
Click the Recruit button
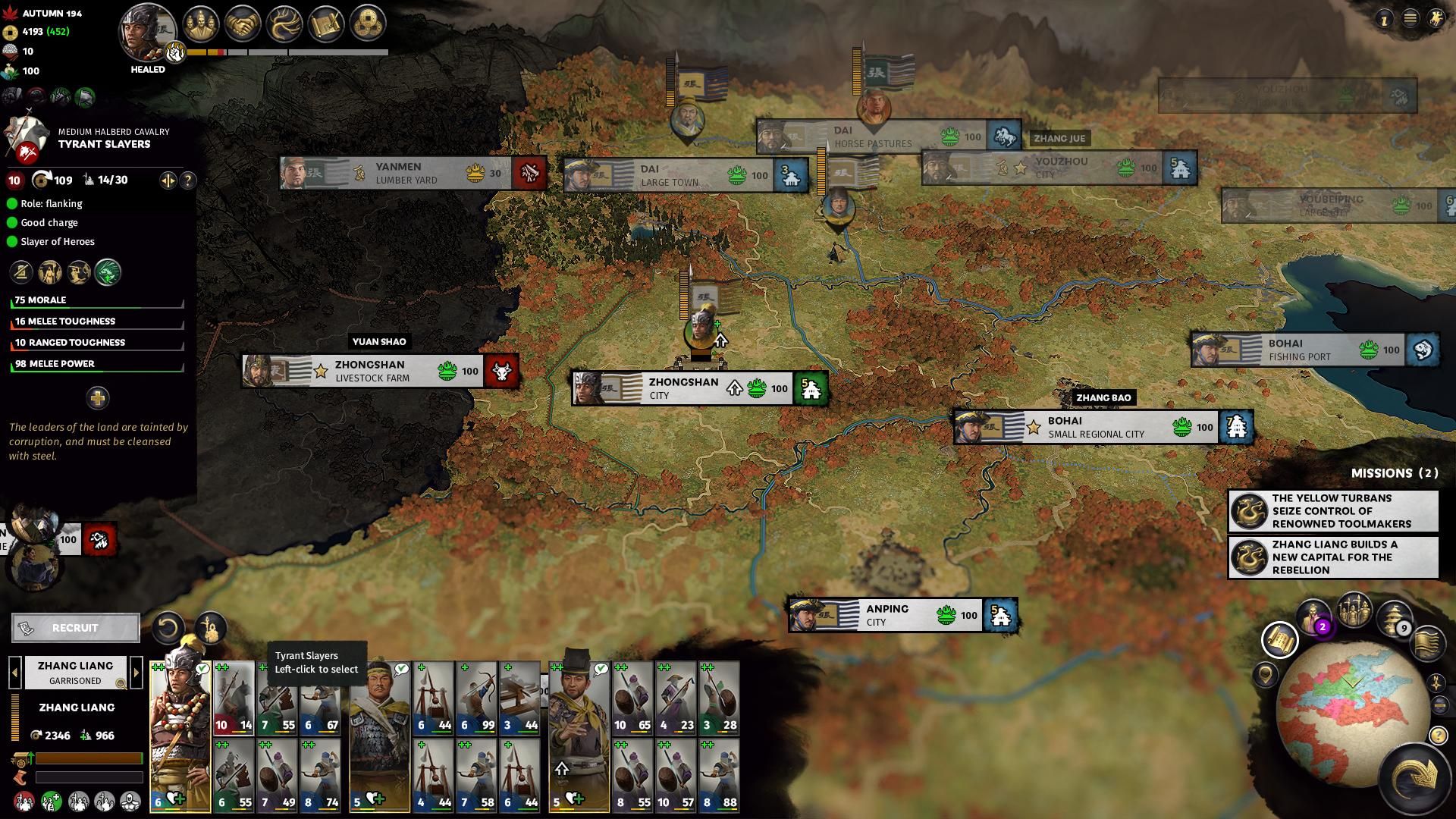pos(75,628)
